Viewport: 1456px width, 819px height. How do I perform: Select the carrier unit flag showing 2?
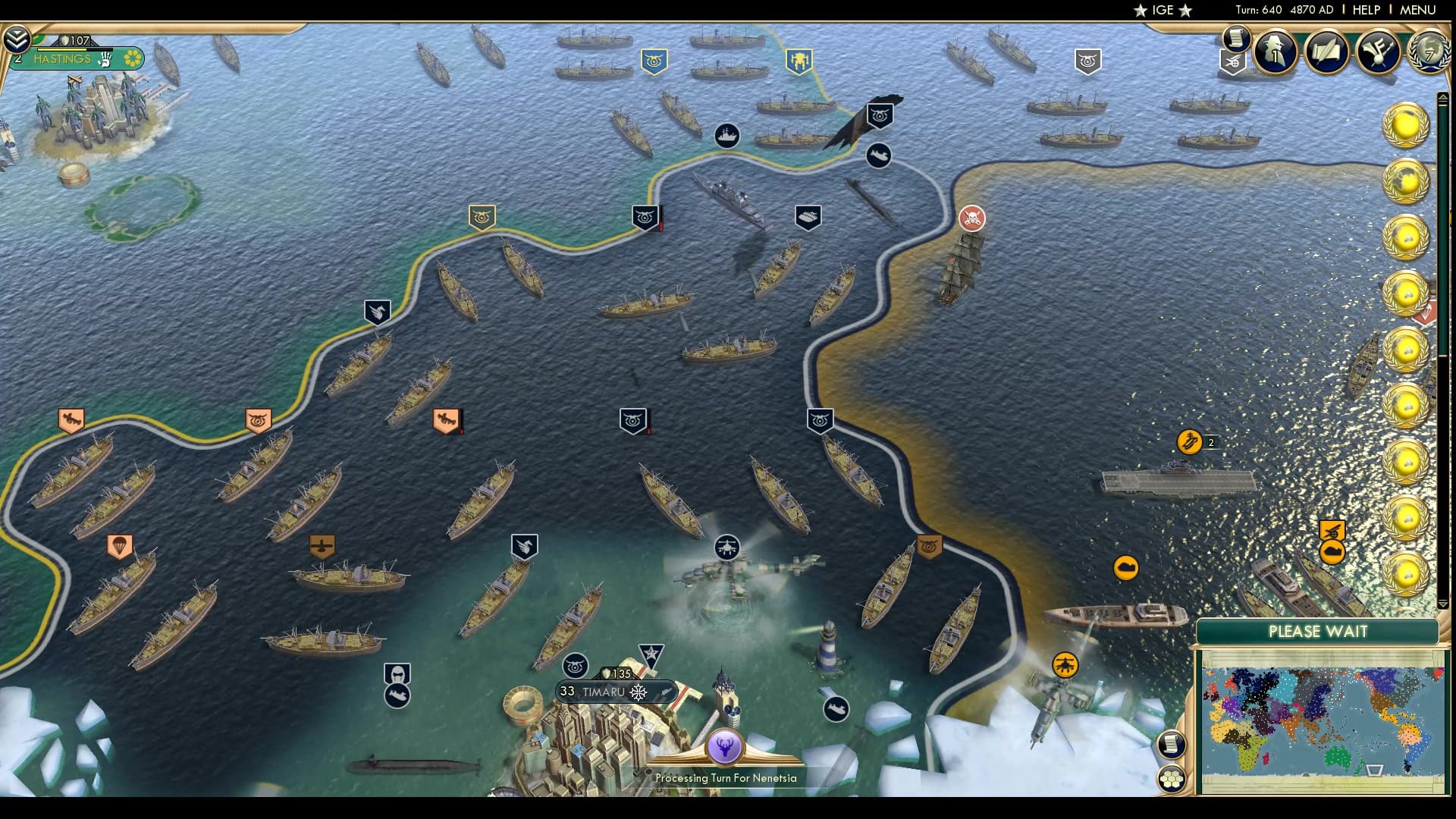coord(1191,440)
